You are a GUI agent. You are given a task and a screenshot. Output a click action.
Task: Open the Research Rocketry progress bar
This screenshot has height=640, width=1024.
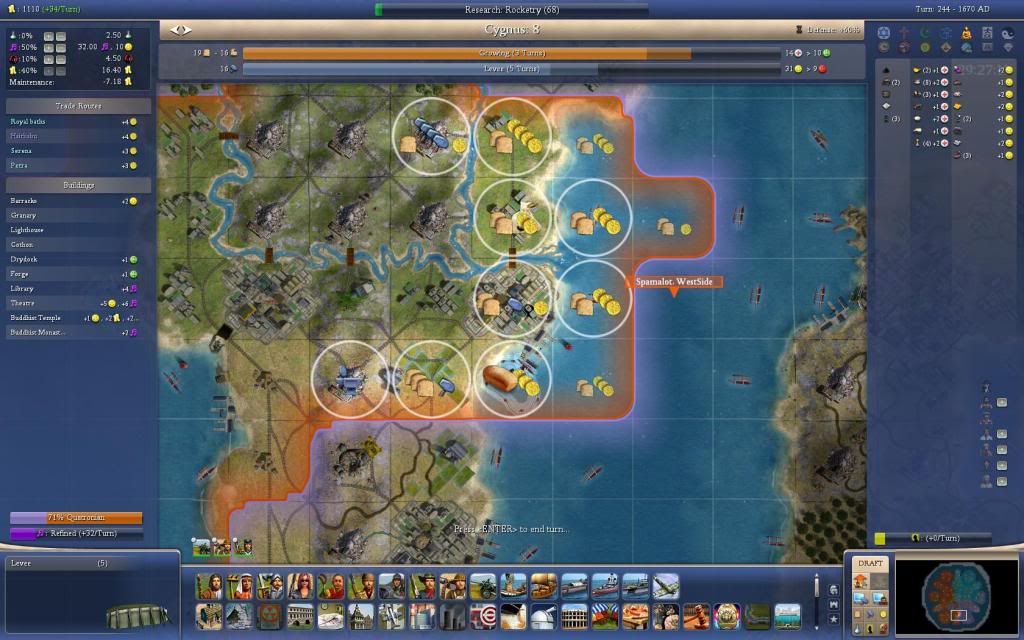click(511, 9)
